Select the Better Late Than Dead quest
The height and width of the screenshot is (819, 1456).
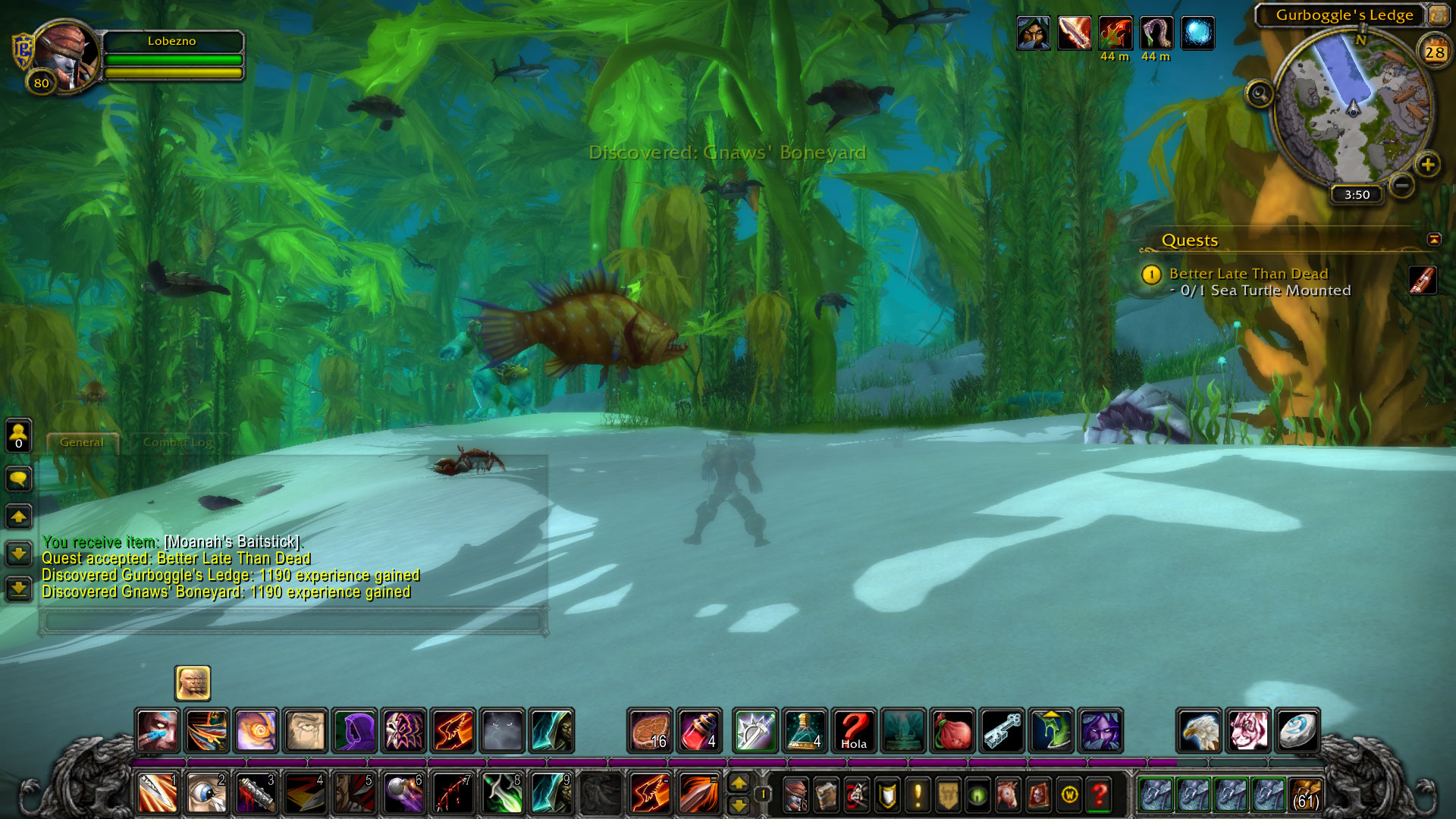click(x=1248, y=274)
